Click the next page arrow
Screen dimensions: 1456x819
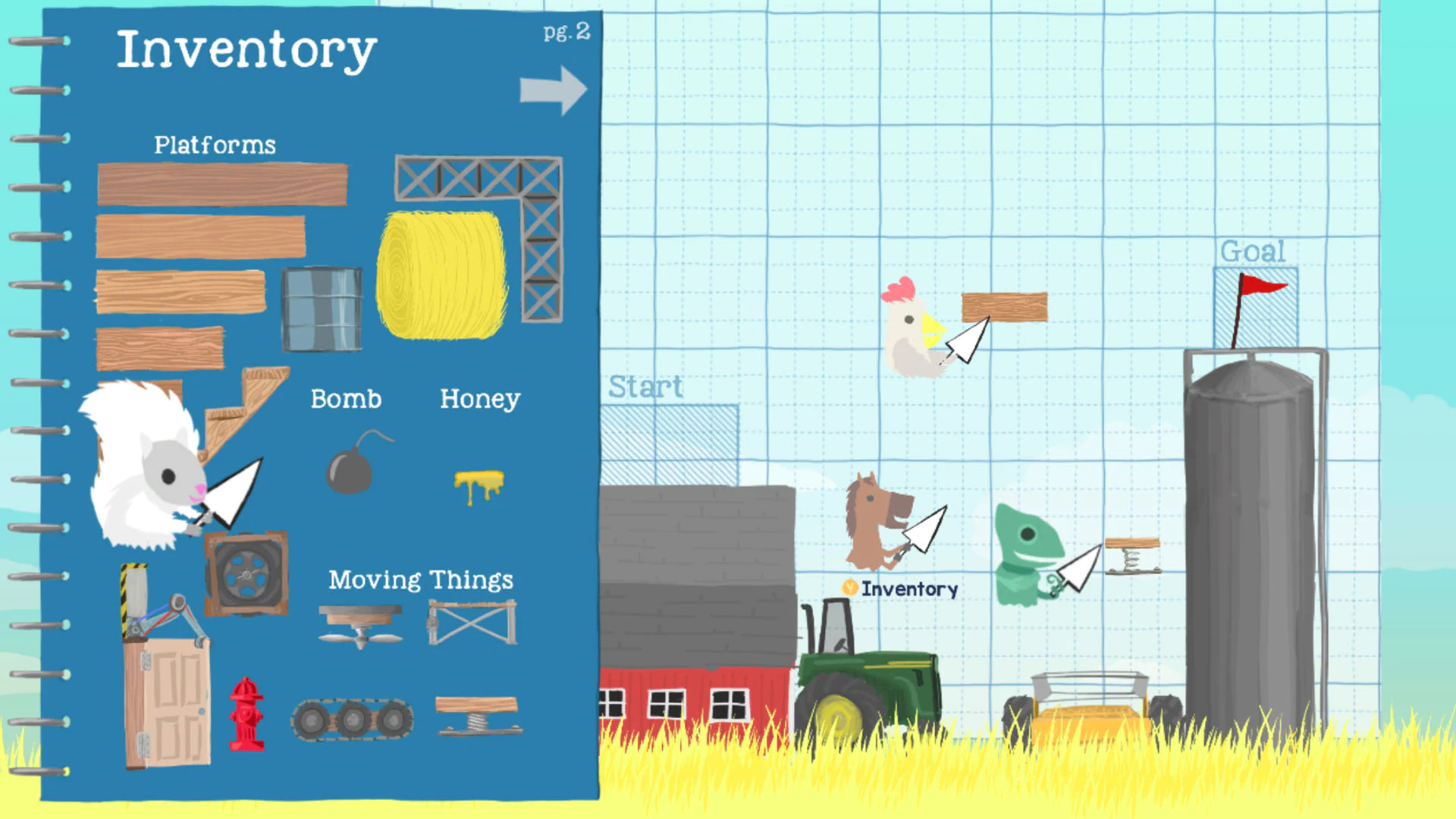554,89
